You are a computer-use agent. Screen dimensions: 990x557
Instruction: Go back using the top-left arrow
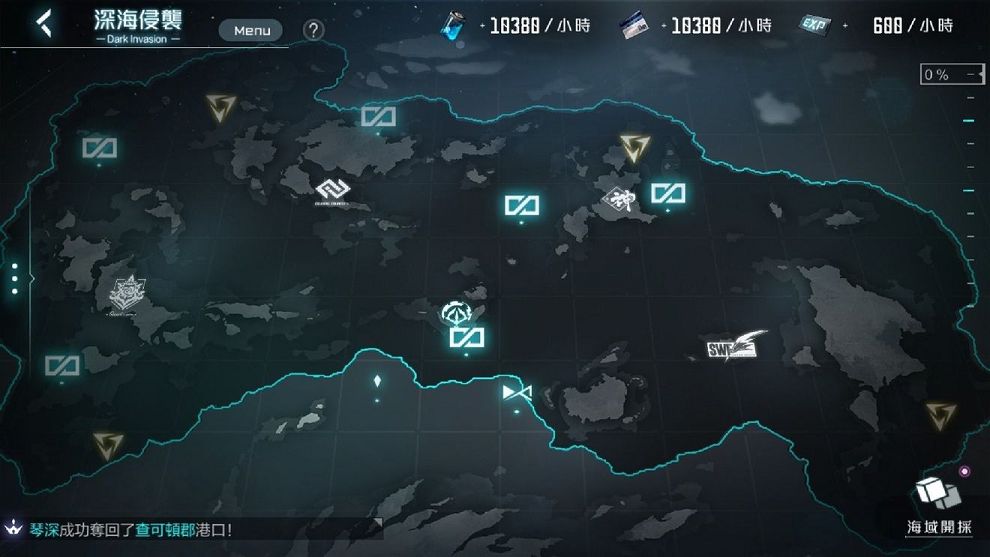pyautogui.click(x=42, y=23)
